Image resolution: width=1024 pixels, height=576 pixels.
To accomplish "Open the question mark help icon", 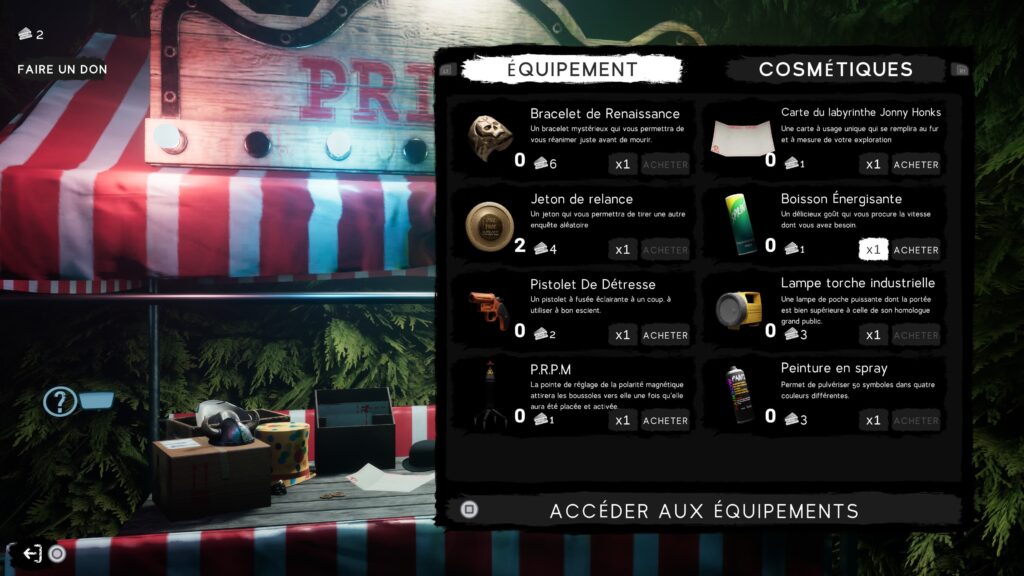I will click(60, 402).
